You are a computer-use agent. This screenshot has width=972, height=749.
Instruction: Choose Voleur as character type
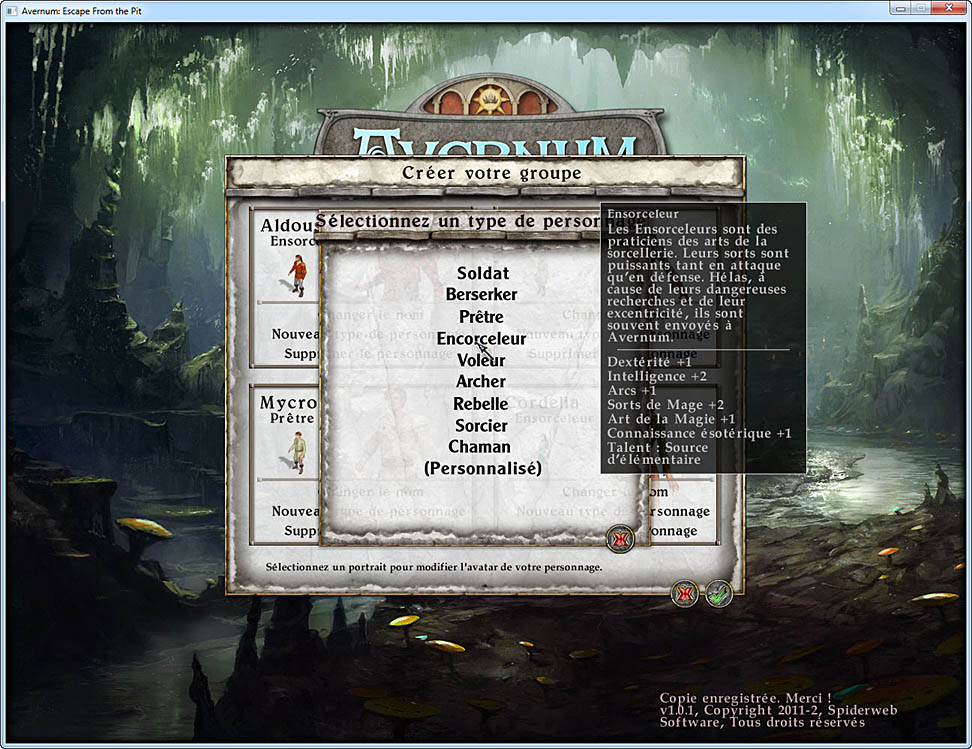(481, 360)
